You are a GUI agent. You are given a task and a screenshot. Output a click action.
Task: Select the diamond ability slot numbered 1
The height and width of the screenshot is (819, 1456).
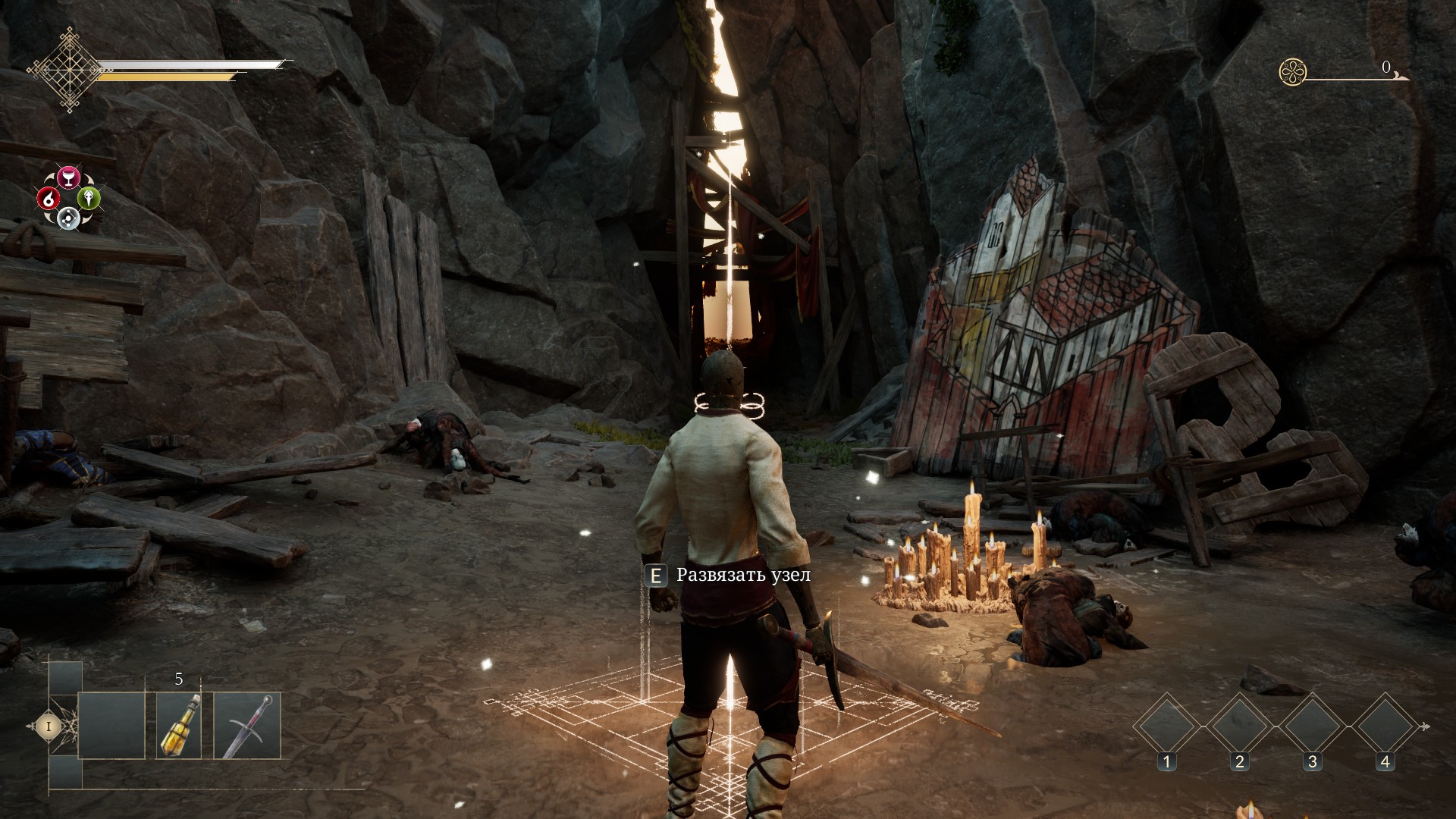point(1166,726)
